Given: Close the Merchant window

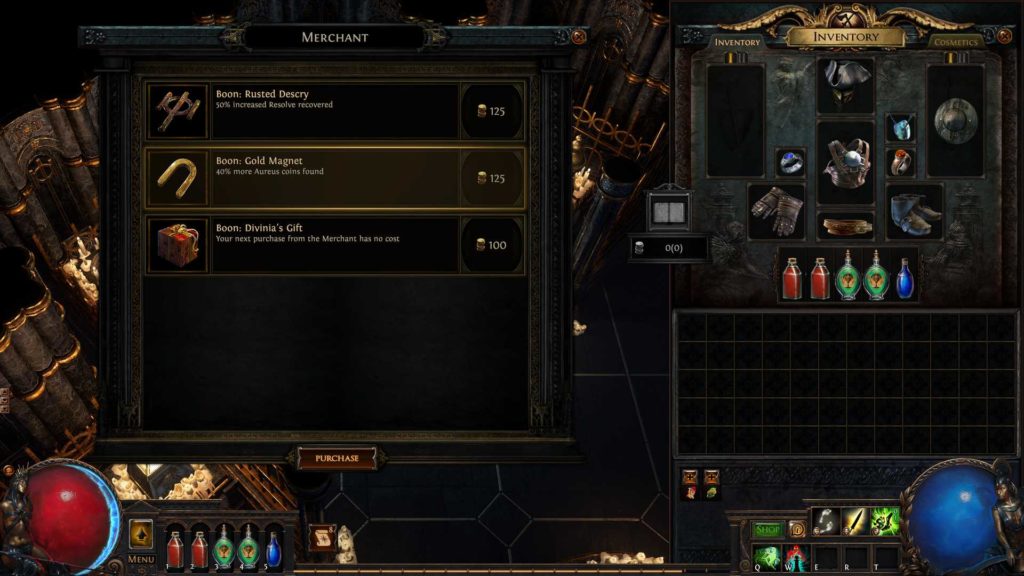Looking at the screenshot, I should (578, 37).
